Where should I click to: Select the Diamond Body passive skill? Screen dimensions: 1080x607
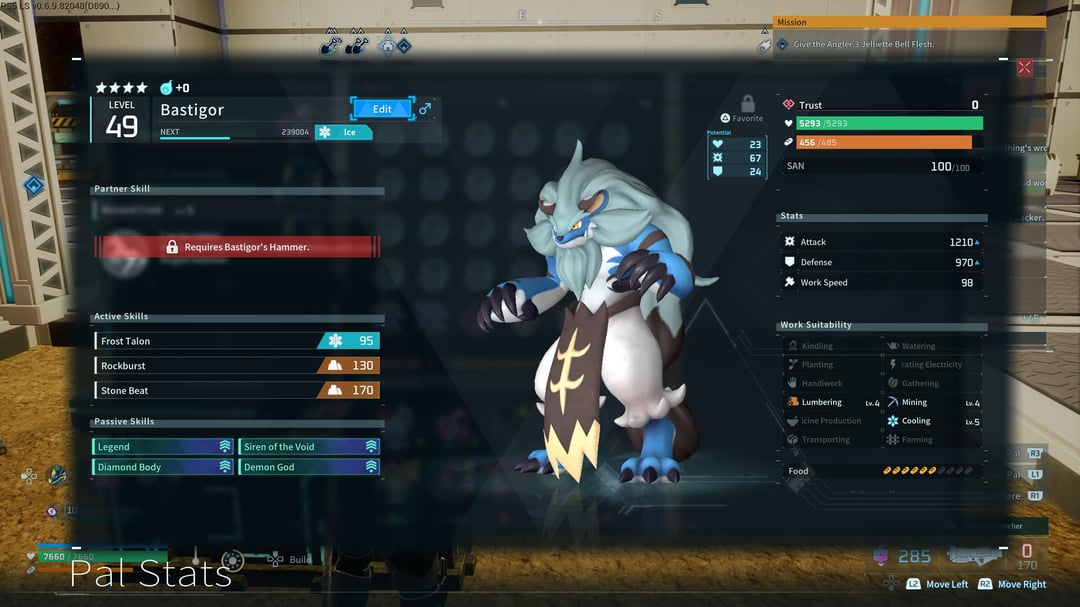[164, 467]
